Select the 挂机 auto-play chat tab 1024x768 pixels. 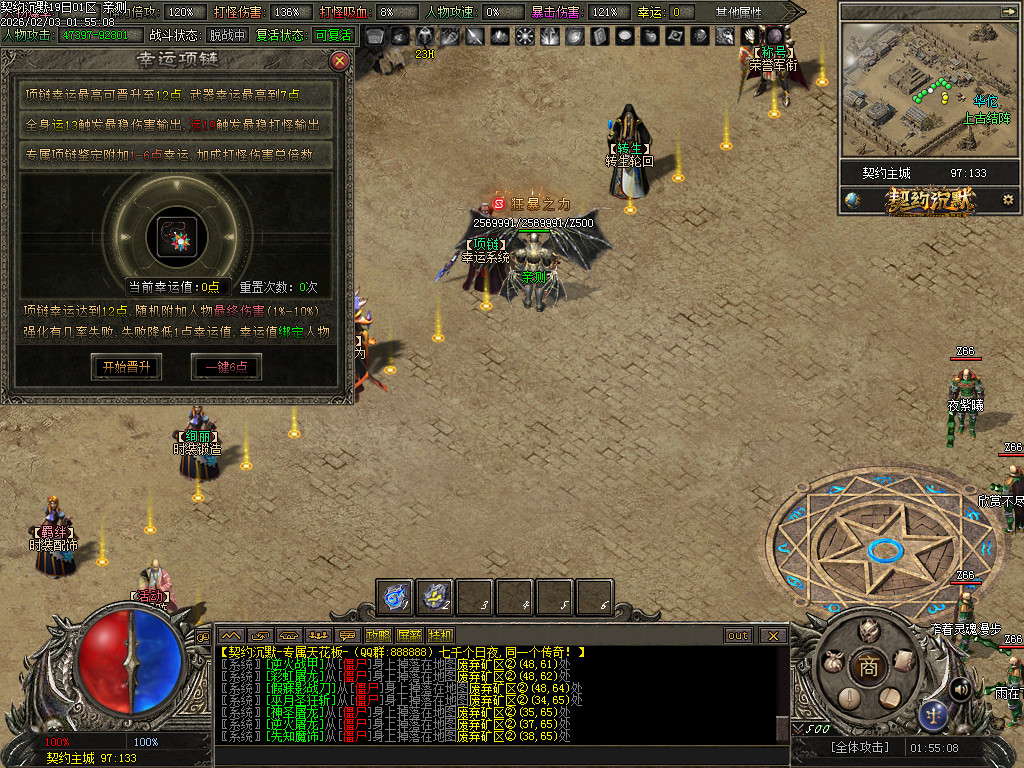(440, 635)
